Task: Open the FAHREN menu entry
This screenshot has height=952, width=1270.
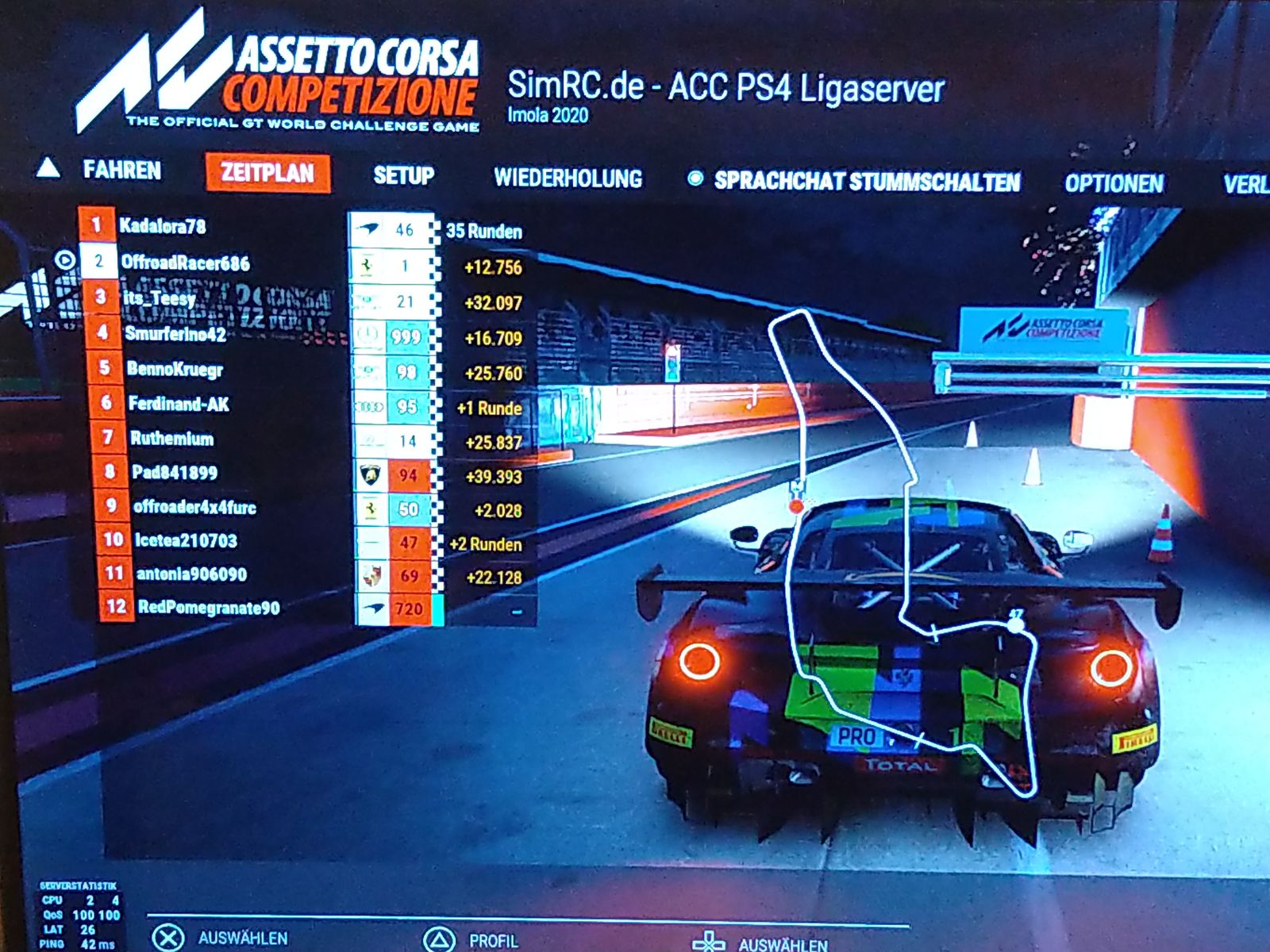Action: point(121,171)
